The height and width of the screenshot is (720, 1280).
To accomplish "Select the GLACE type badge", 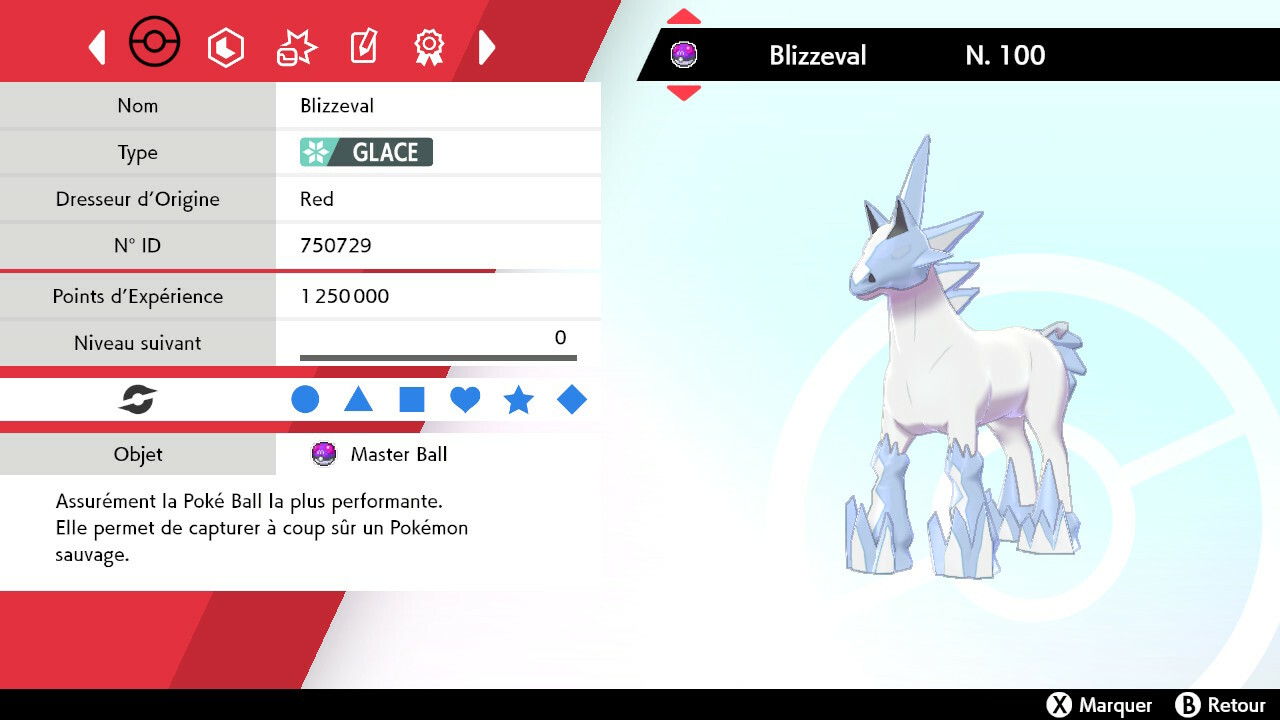I will [x=363, y=152].
